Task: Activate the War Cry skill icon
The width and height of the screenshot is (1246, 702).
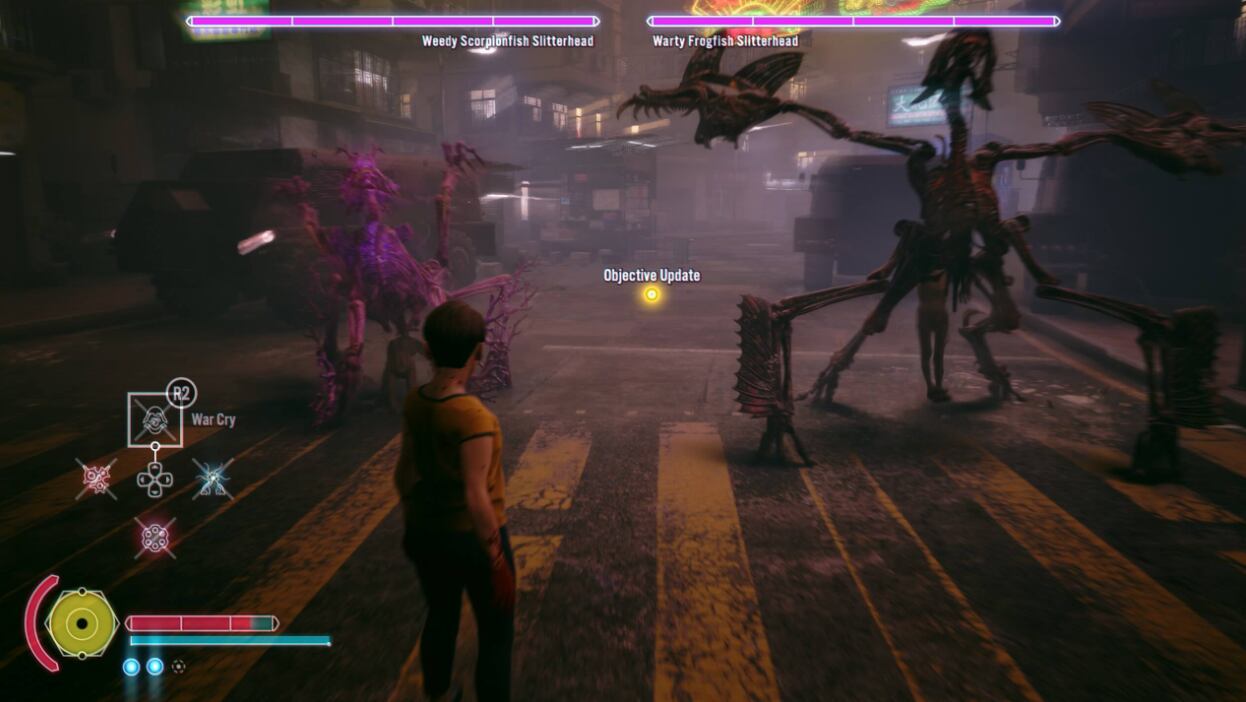Action: click(155, 419)
